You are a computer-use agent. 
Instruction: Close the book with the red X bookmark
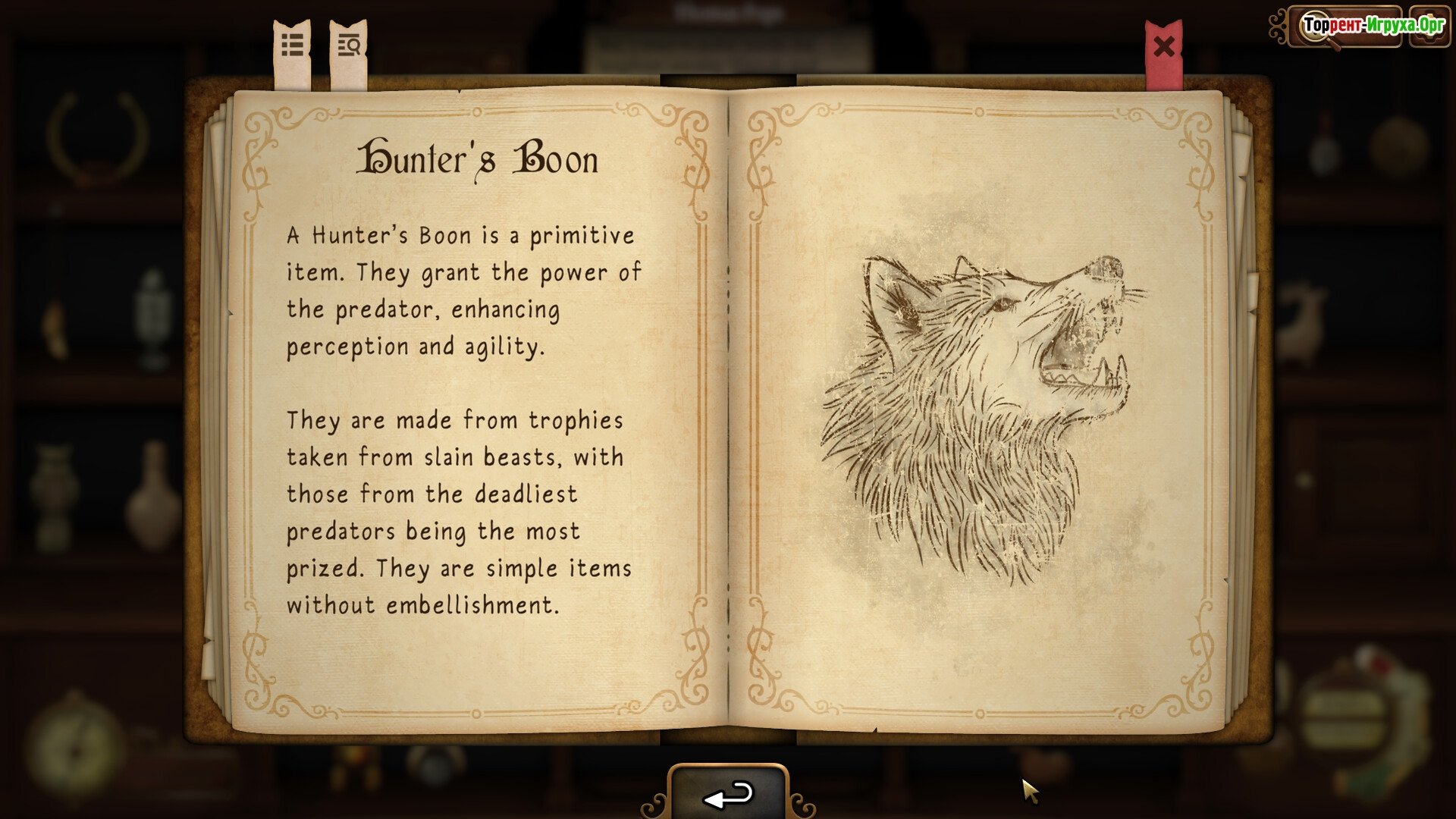click(x=1164, y=48)
